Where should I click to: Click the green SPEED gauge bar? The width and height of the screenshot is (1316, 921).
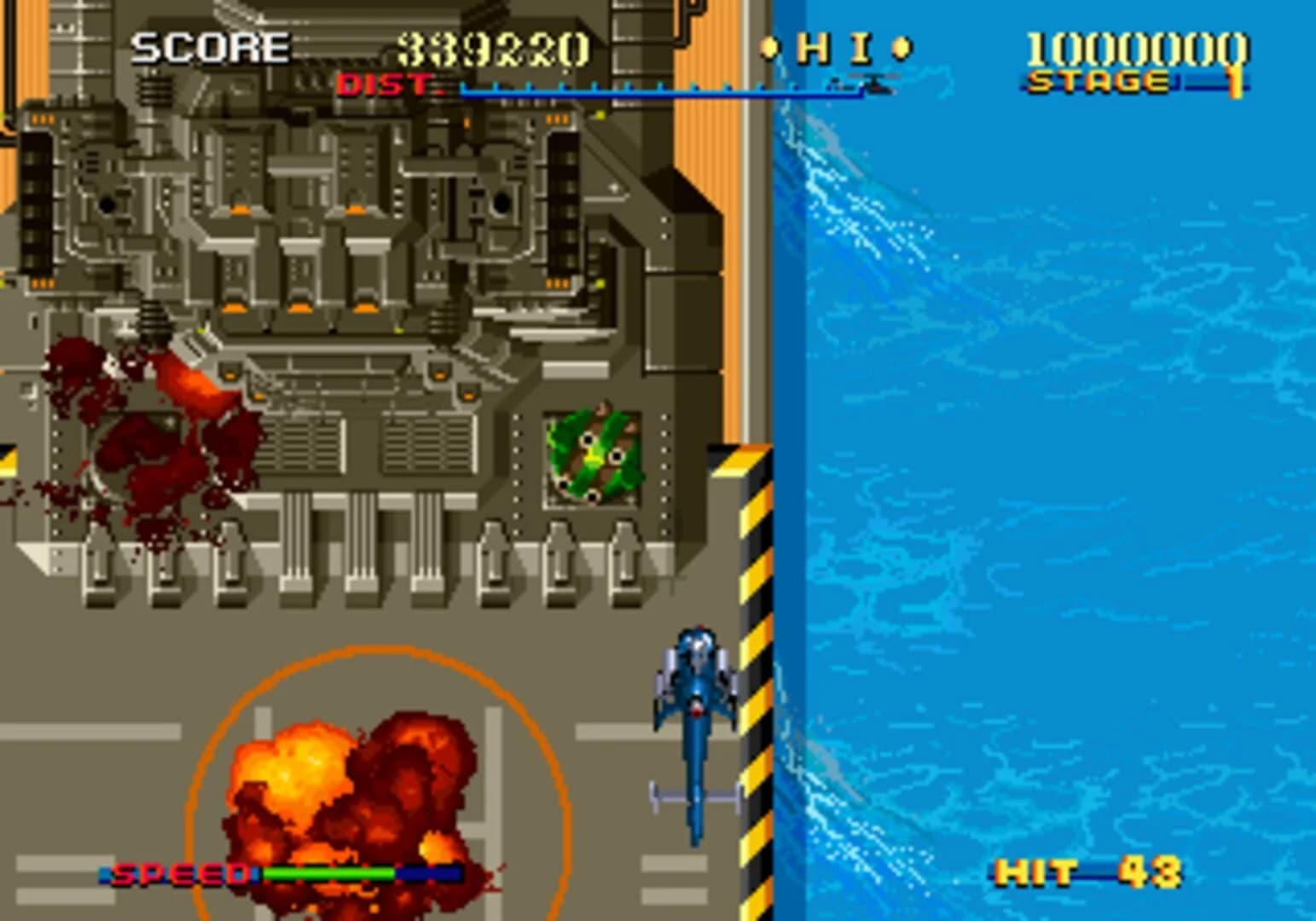point(328,874)
